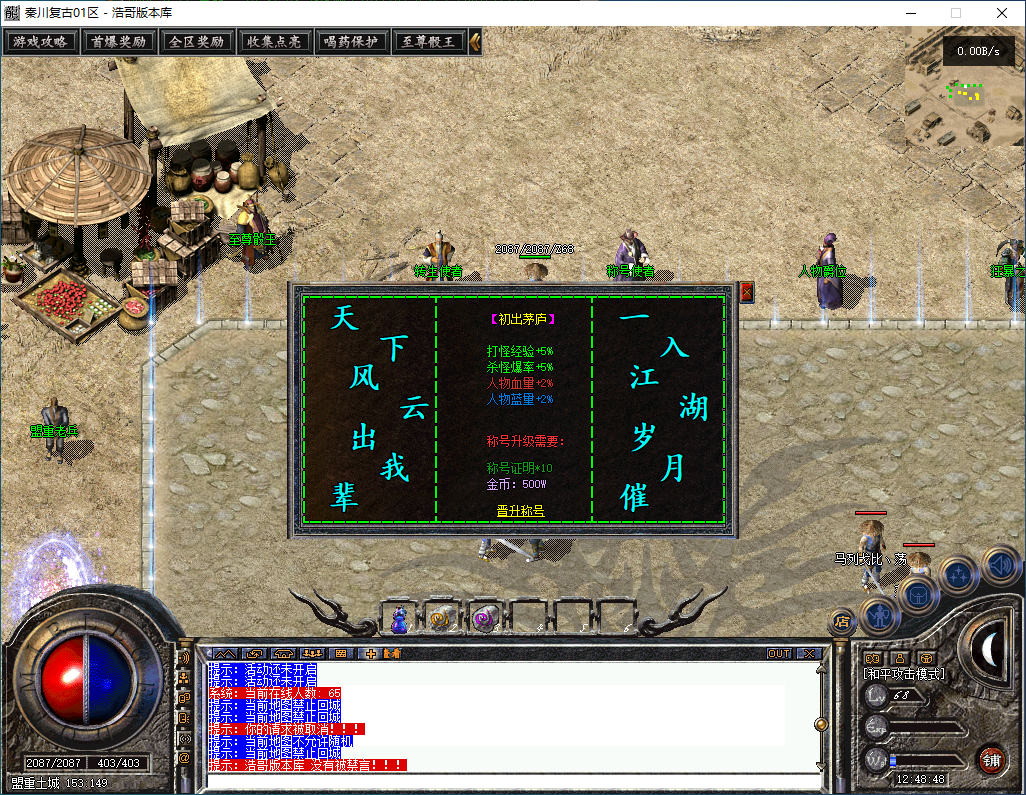Maximize the game window

pos(955,13)
